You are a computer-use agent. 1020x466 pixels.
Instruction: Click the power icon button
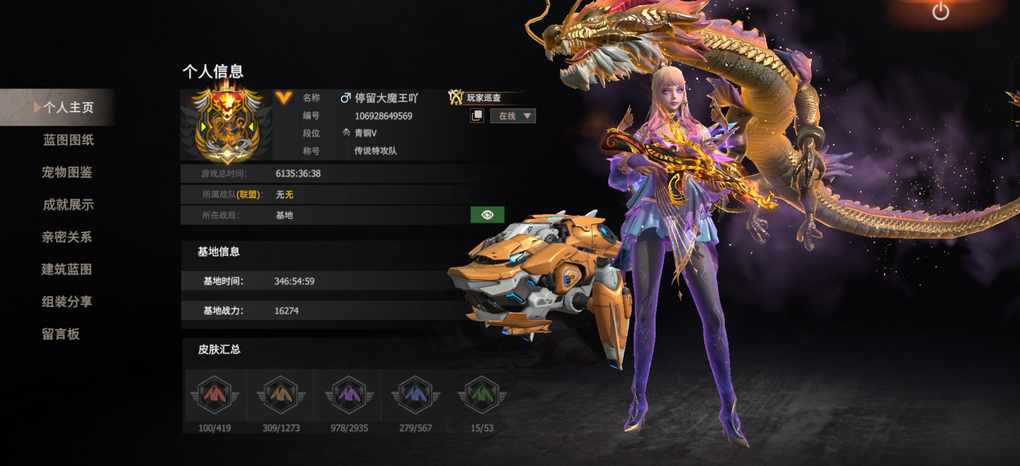tap(940, 12)
